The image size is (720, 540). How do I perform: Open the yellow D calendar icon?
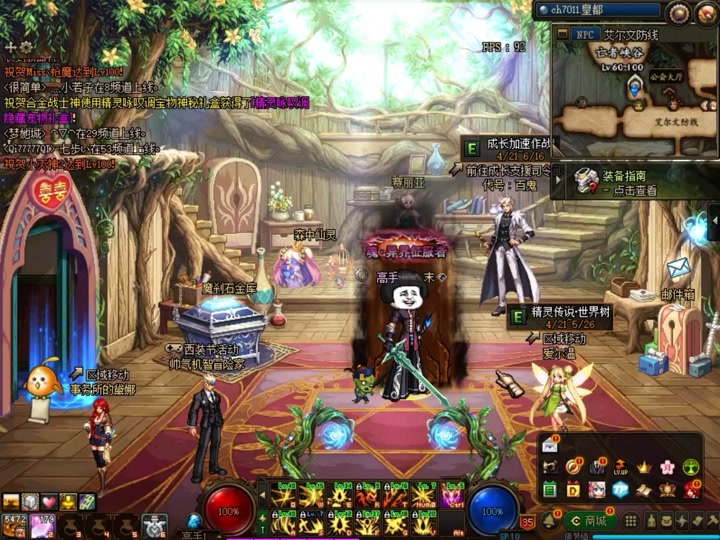tap(573, 490)
